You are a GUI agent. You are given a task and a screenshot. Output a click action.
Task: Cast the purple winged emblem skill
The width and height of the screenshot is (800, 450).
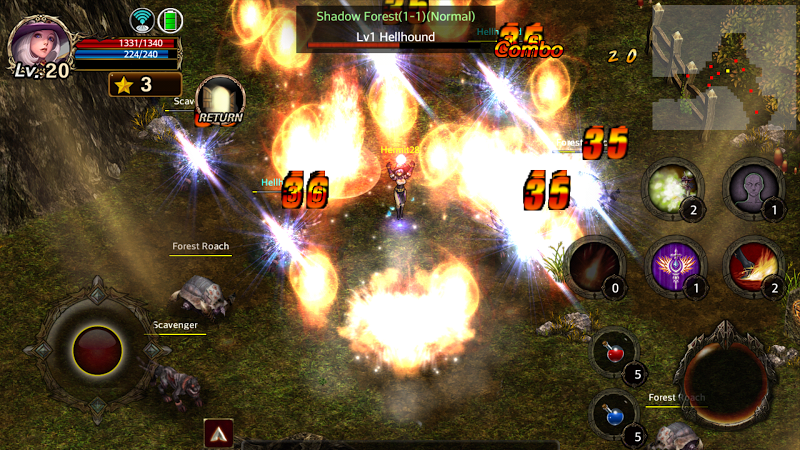point(674,267)
